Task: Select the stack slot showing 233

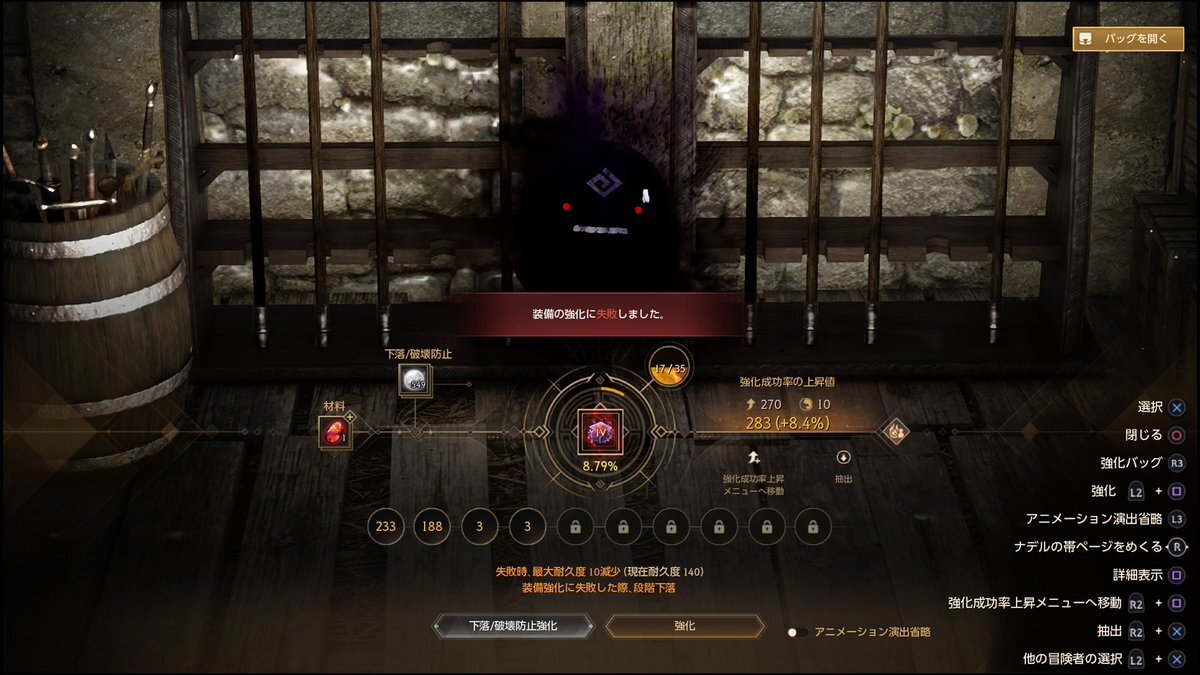Action: (386, 526)
